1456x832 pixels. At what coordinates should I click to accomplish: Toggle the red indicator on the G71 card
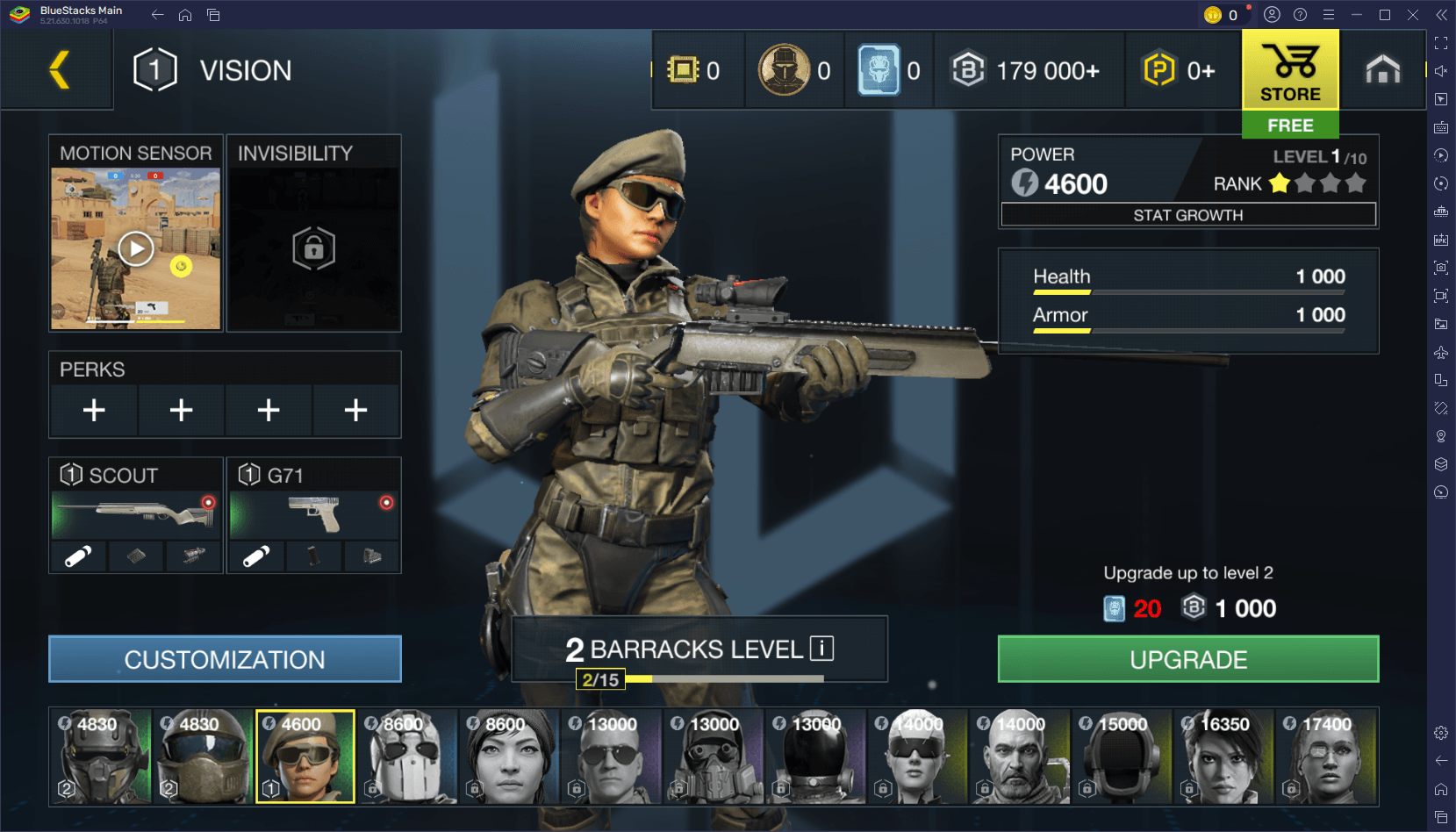pyautogui.click(x=384, y=503)
